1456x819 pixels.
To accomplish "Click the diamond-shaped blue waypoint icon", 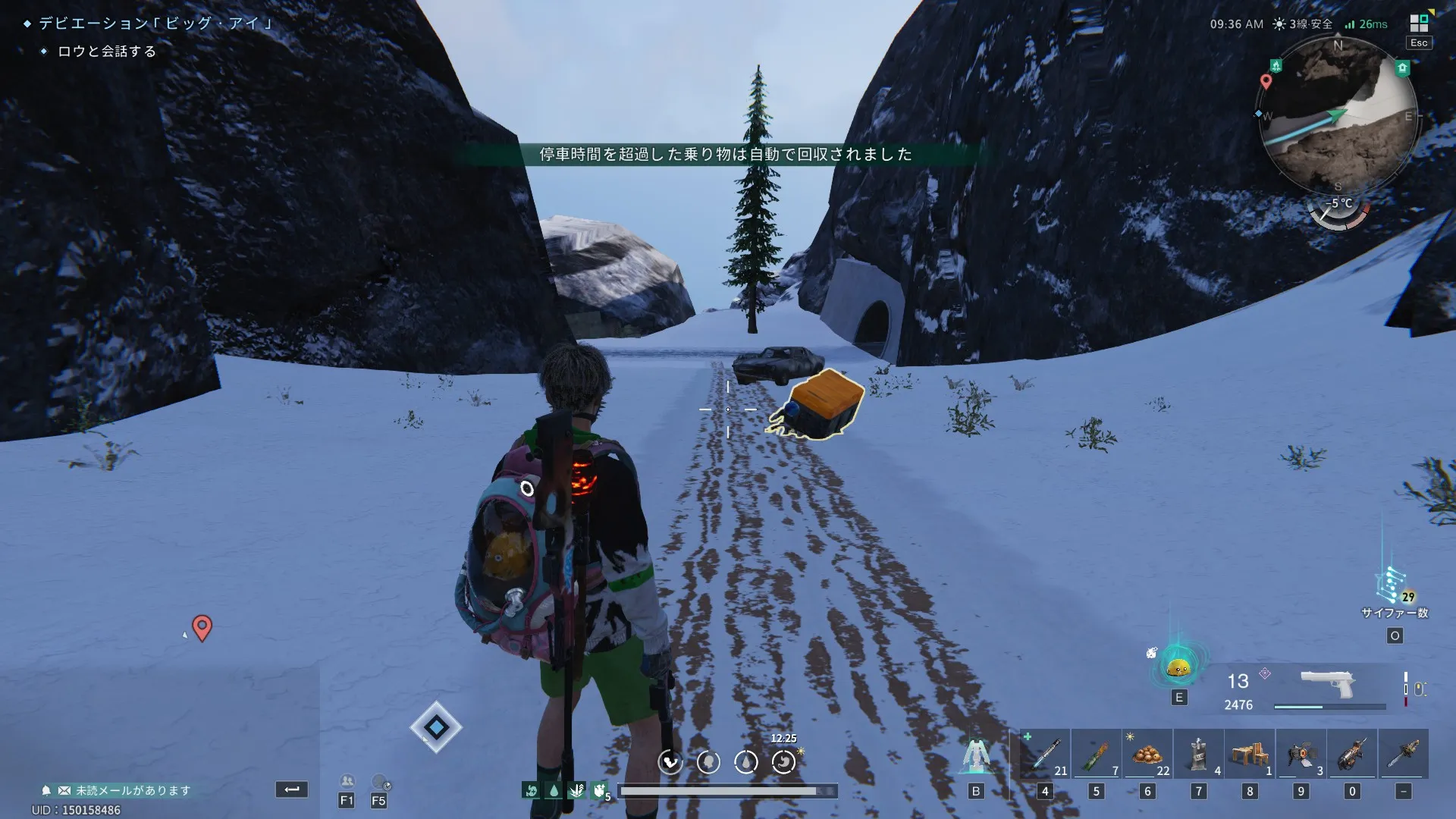I will point(436,727).
